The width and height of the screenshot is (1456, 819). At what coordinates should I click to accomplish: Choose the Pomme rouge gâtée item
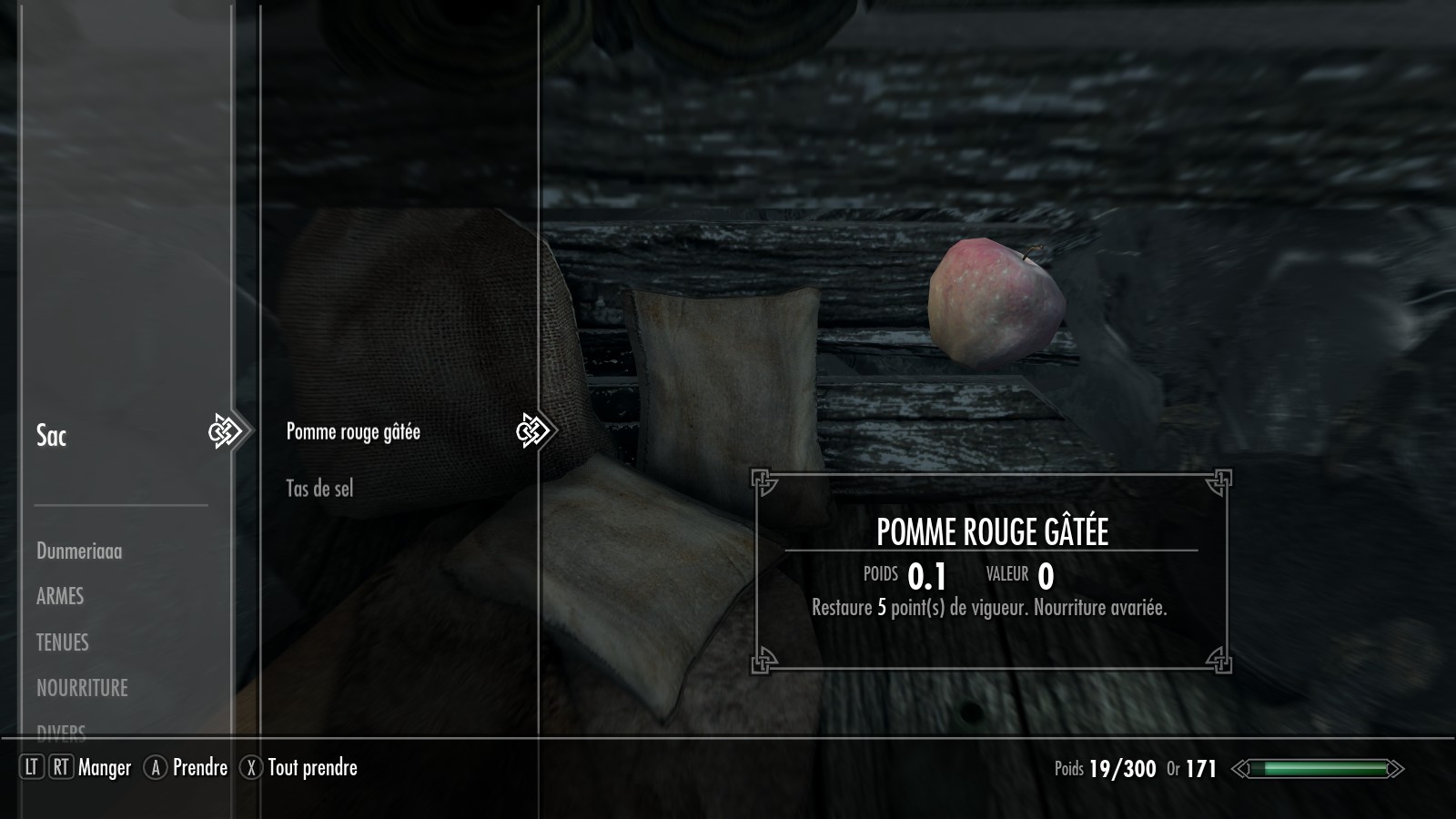[x=353, y=432]
